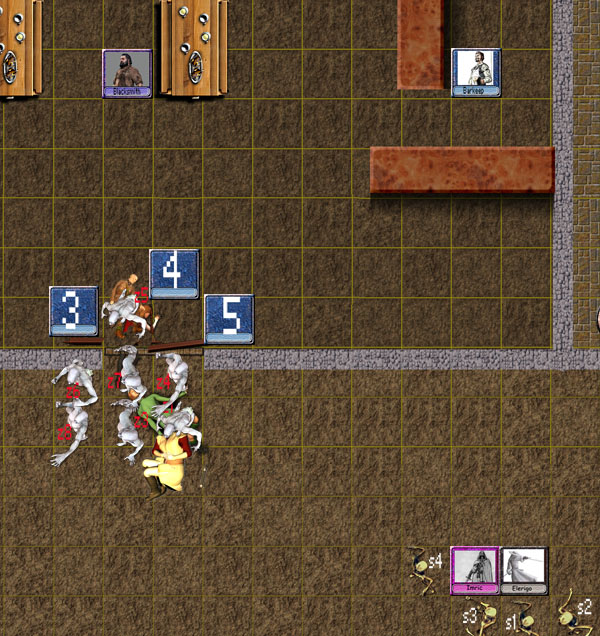Select the Blacksmith portrait token
Image resolution: width=600 pixels, height=636 pixels.
point(127,73)
